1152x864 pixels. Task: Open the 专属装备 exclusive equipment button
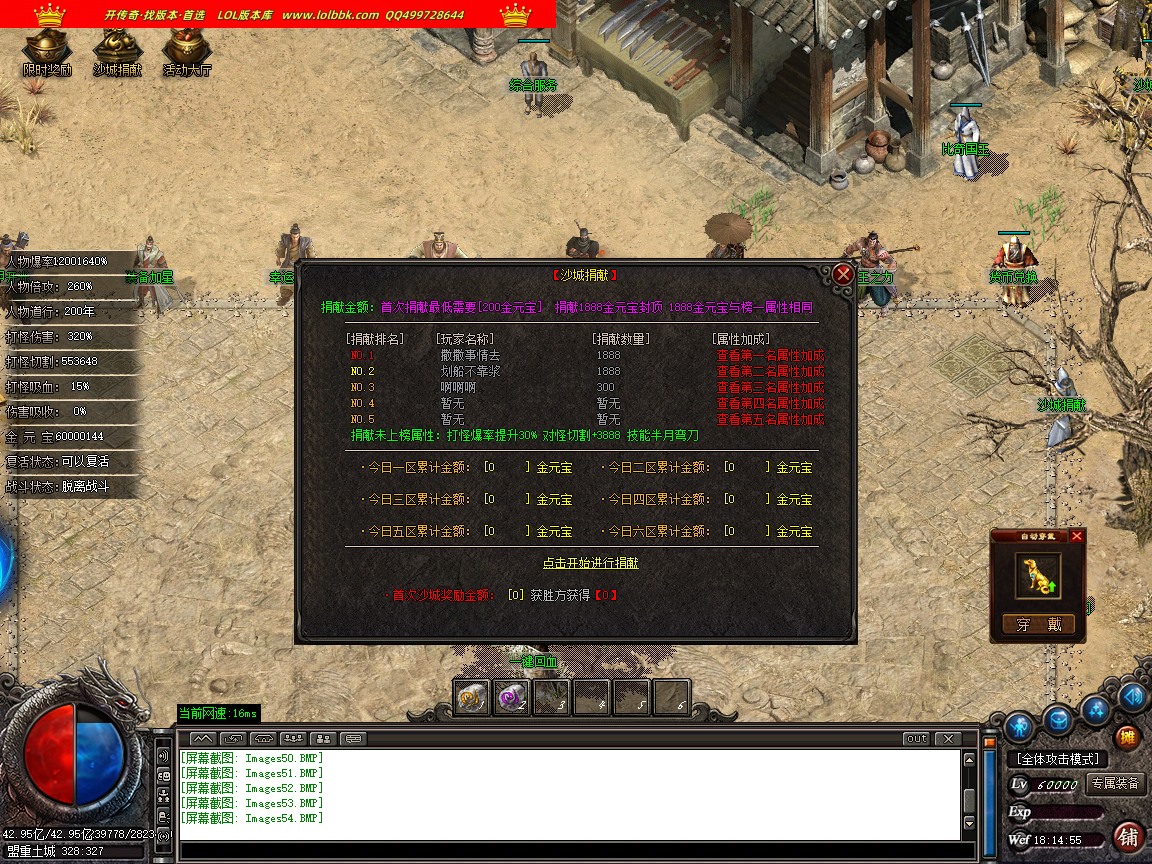point(1115,784)
